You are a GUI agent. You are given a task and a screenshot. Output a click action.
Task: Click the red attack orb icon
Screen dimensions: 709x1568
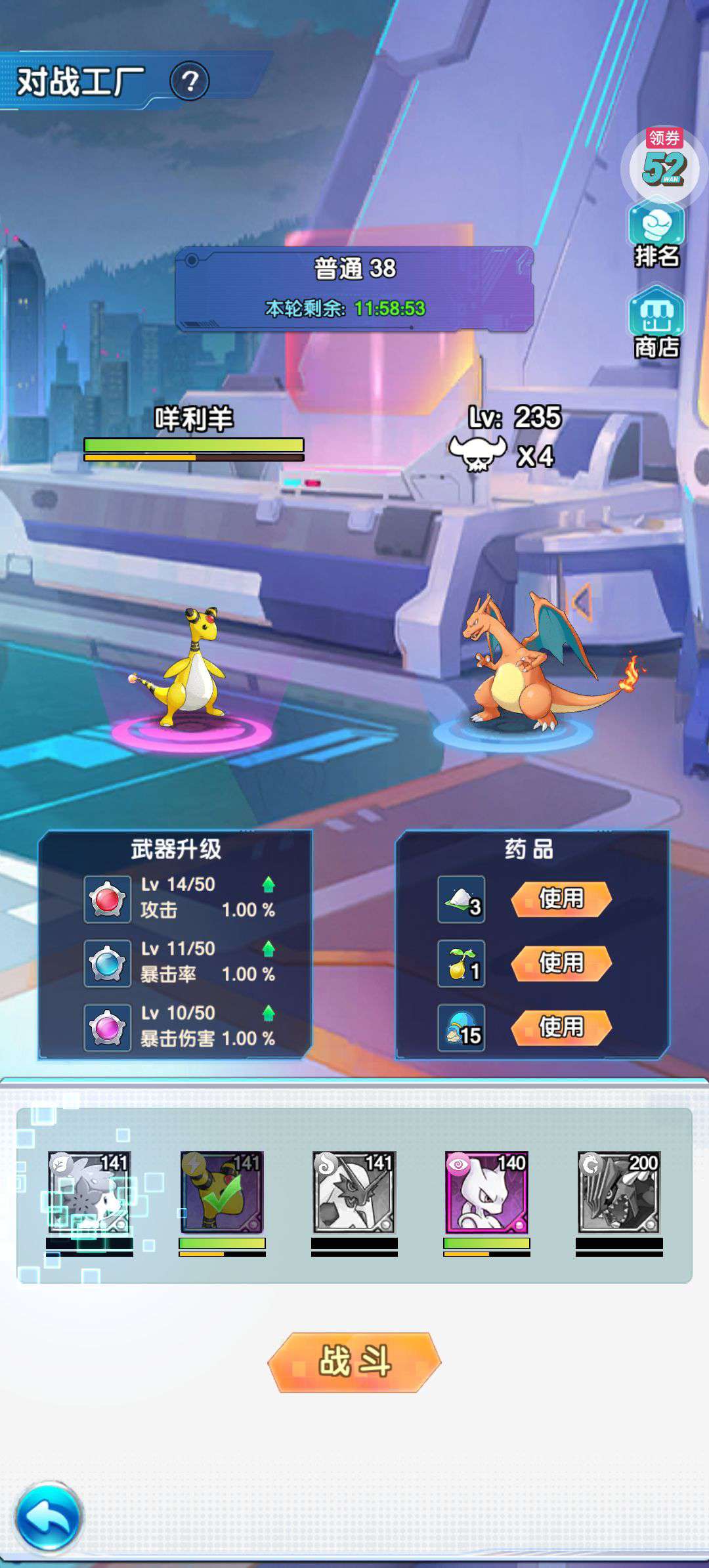[108, 899]
